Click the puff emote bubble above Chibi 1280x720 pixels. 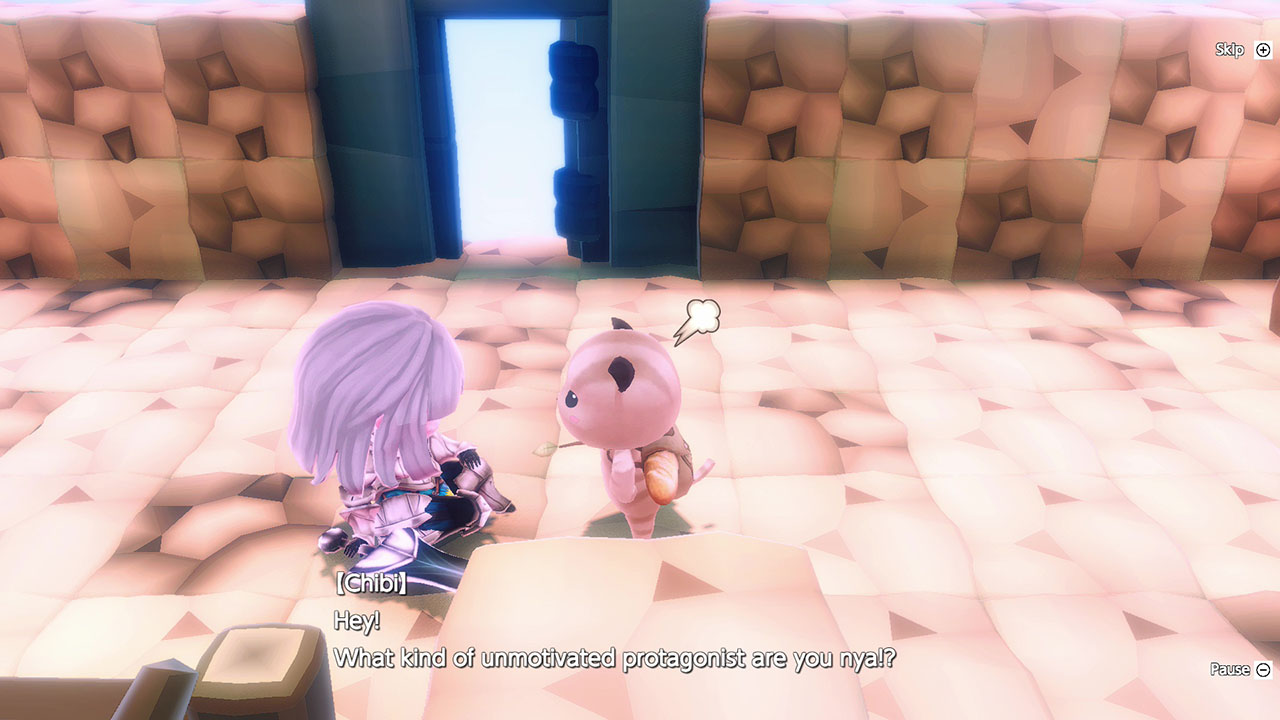point(701,315)
